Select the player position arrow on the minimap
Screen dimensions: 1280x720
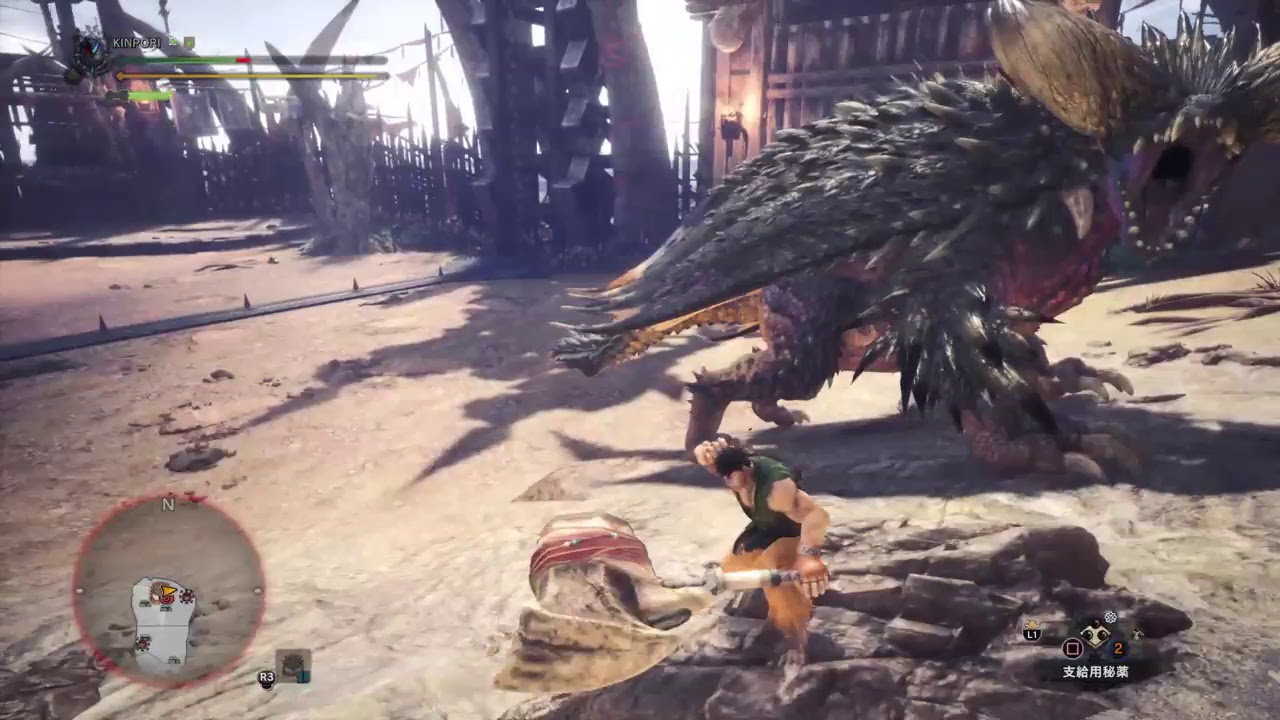[x=168, y=589]
